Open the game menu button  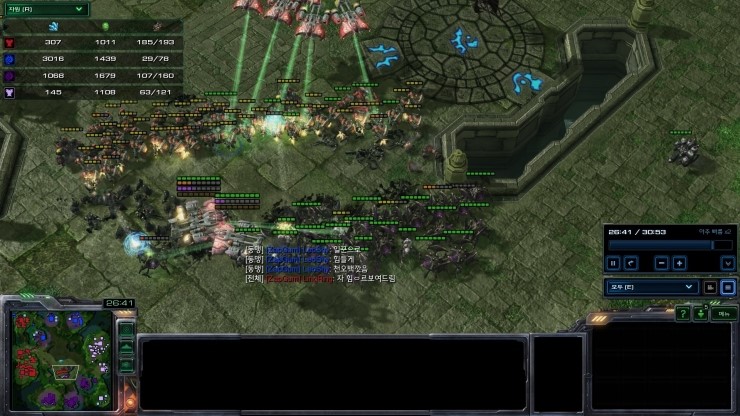[725, 314]
